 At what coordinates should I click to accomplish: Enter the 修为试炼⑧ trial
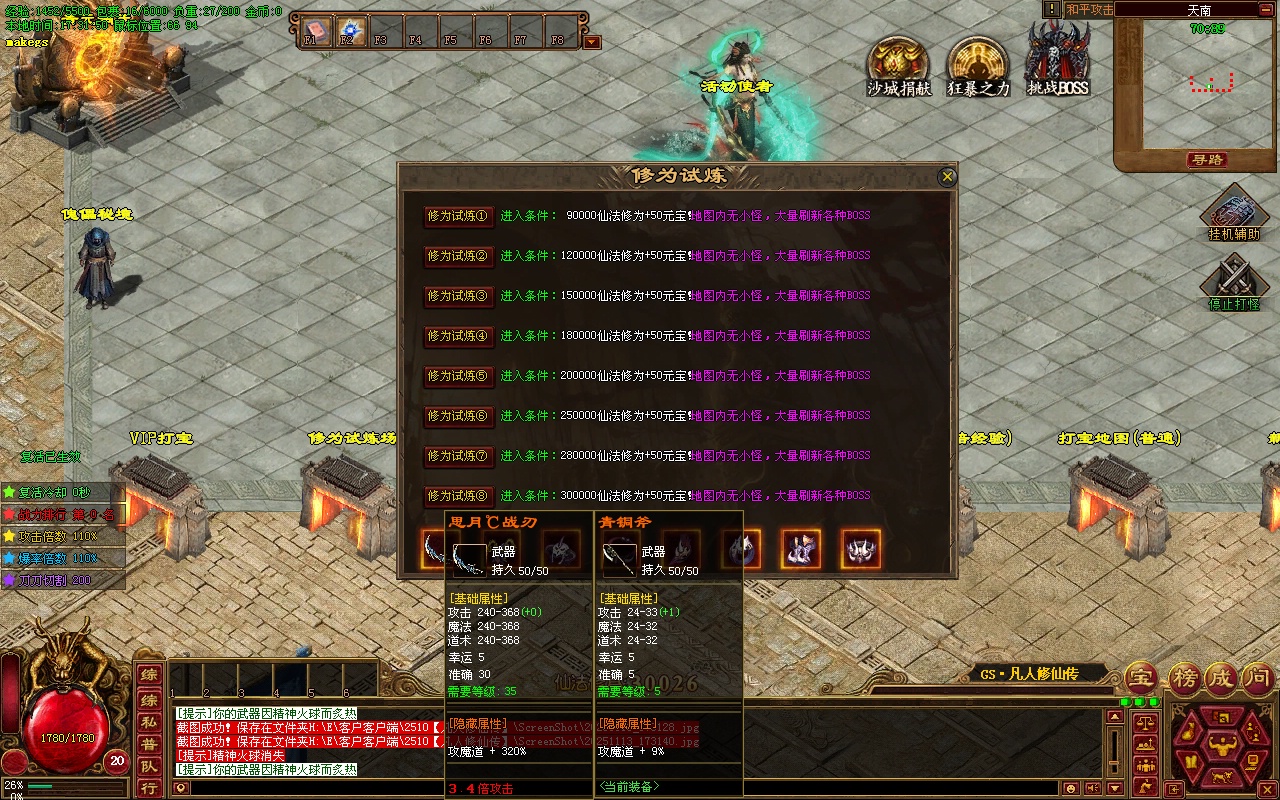coord(458,496)
